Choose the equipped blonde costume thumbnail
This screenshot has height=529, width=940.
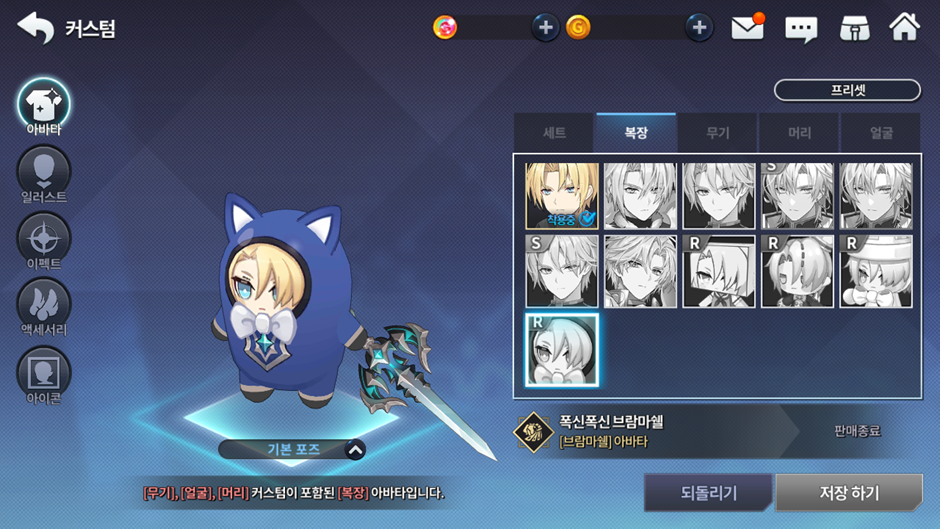[562, 196]
